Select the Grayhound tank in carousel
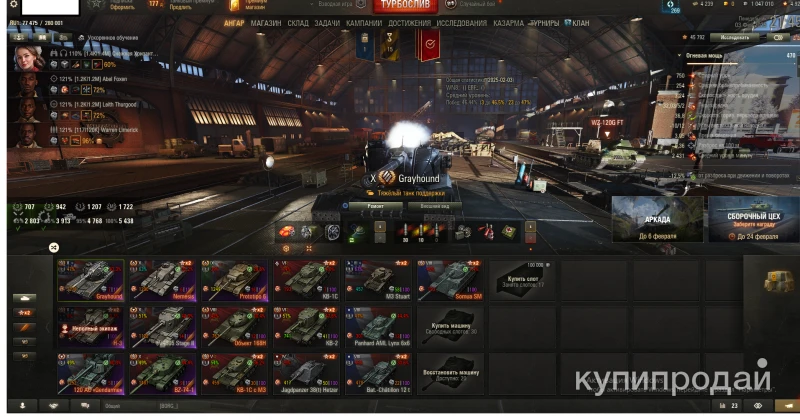Image resolution: width=800 pixels, height=420 pixels. tap(91, 281)
